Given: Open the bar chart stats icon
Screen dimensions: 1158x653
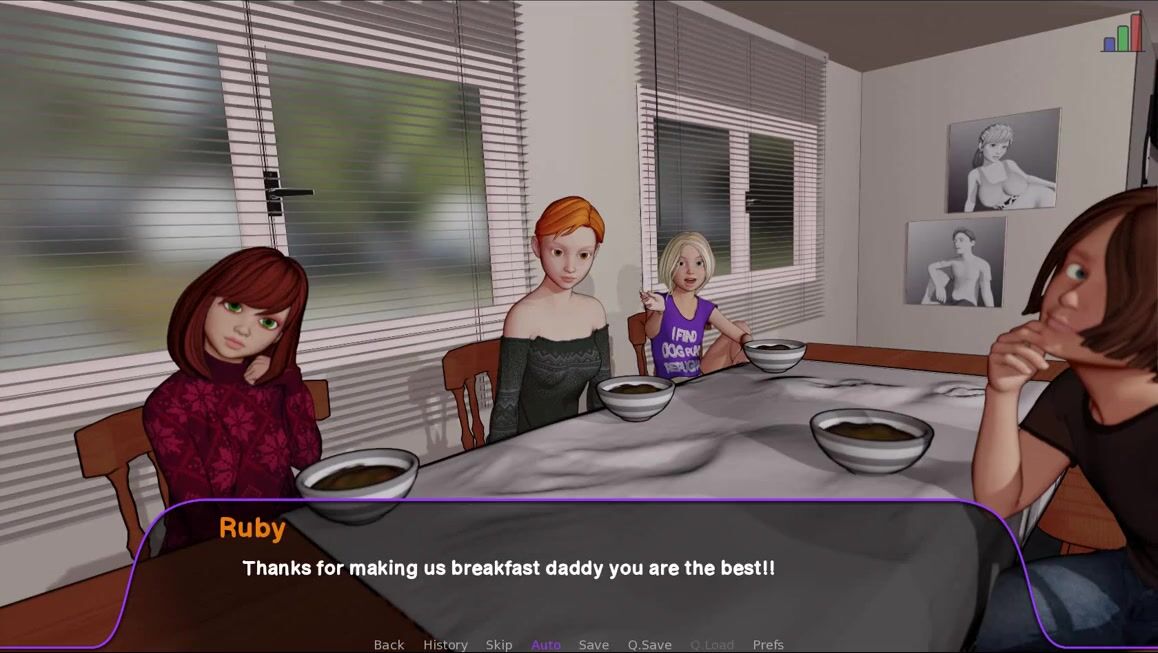Looking at the screenshot, I should click(1122, 34).
